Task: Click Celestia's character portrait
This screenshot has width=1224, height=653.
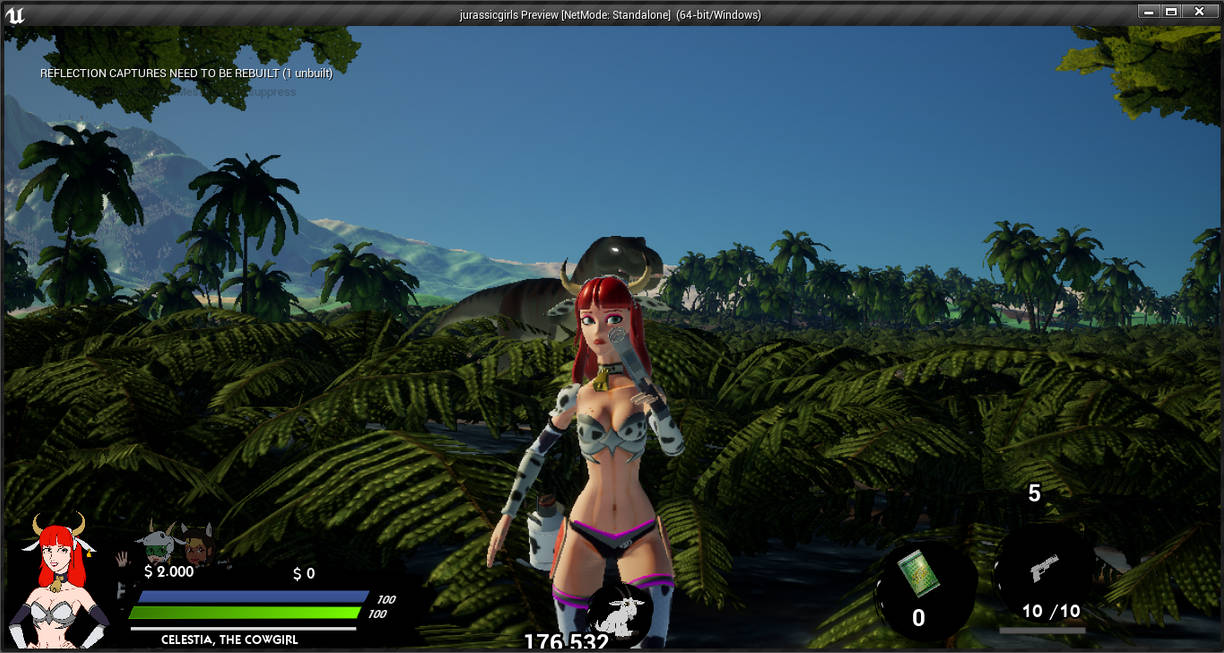Action: (x=62, y=580)
